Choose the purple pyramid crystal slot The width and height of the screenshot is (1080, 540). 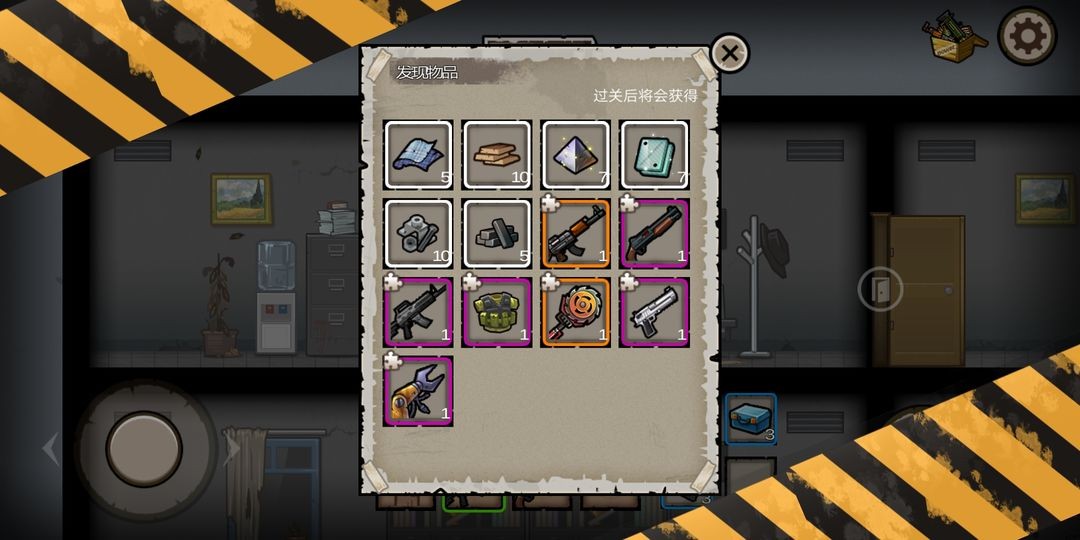(575, 155)
